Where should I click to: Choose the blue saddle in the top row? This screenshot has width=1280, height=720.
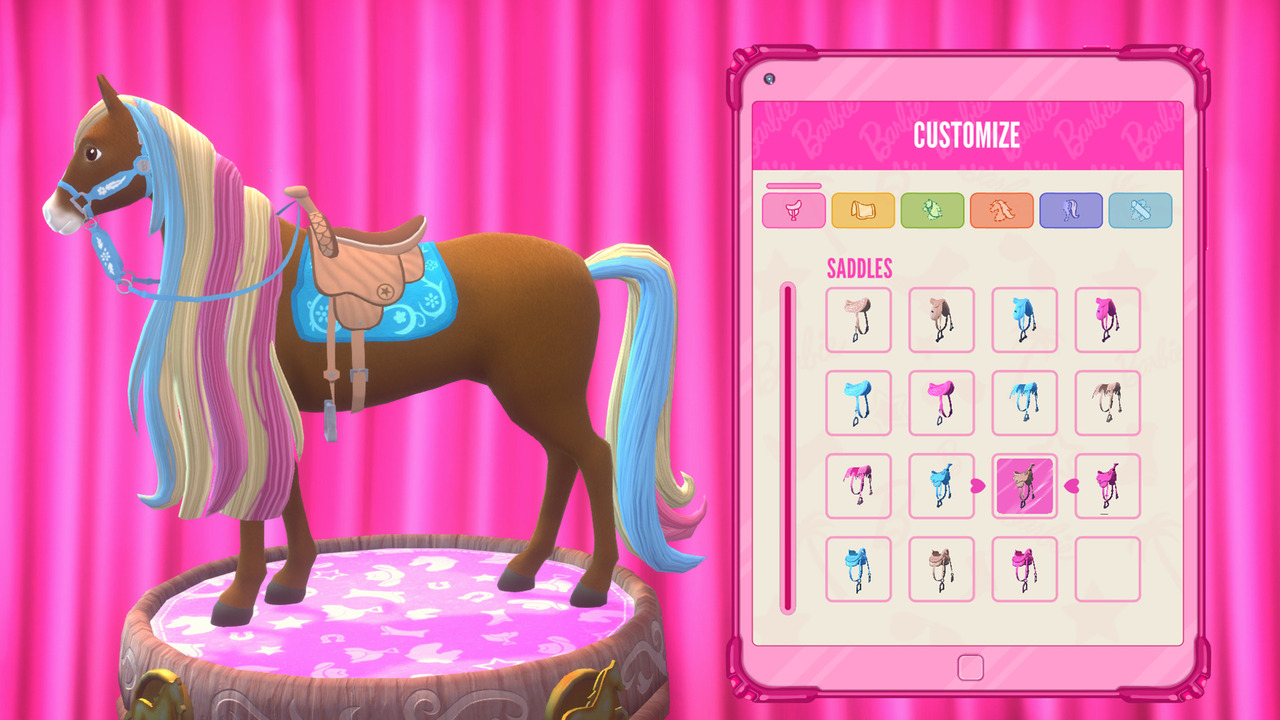[1024, 320]
